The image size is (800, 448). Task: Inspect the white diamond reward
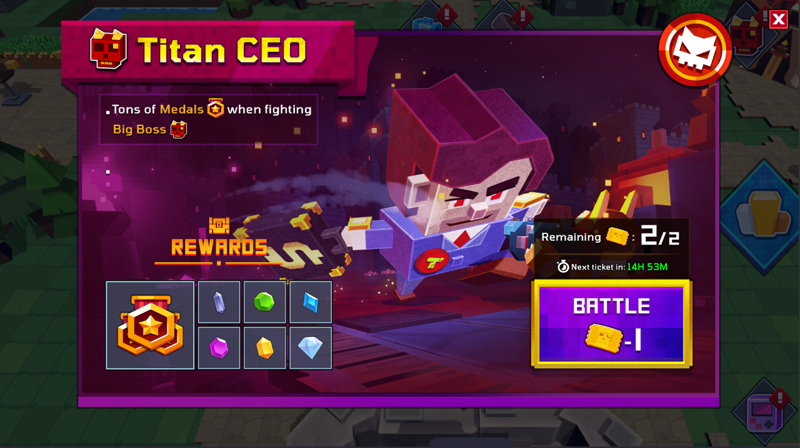click(310, 348)
